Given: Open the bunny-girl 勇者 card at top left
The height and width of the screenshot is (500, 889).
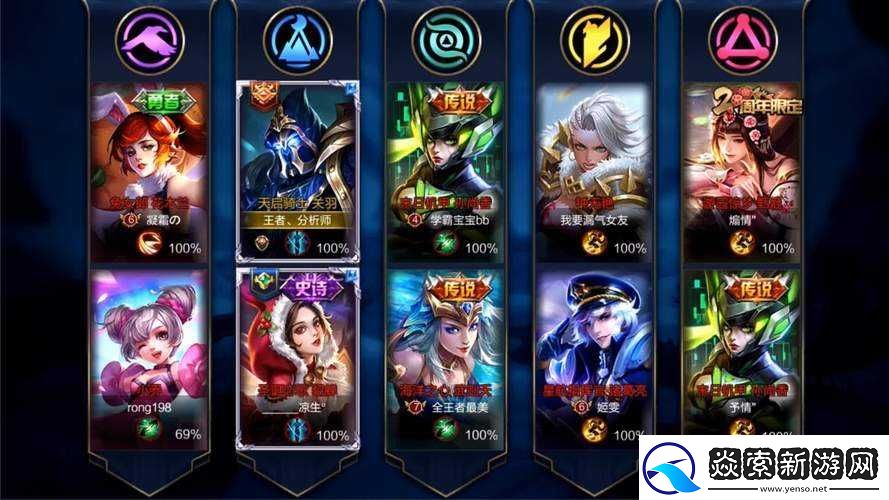Looking at the screenshot, I should click(147, 170).
